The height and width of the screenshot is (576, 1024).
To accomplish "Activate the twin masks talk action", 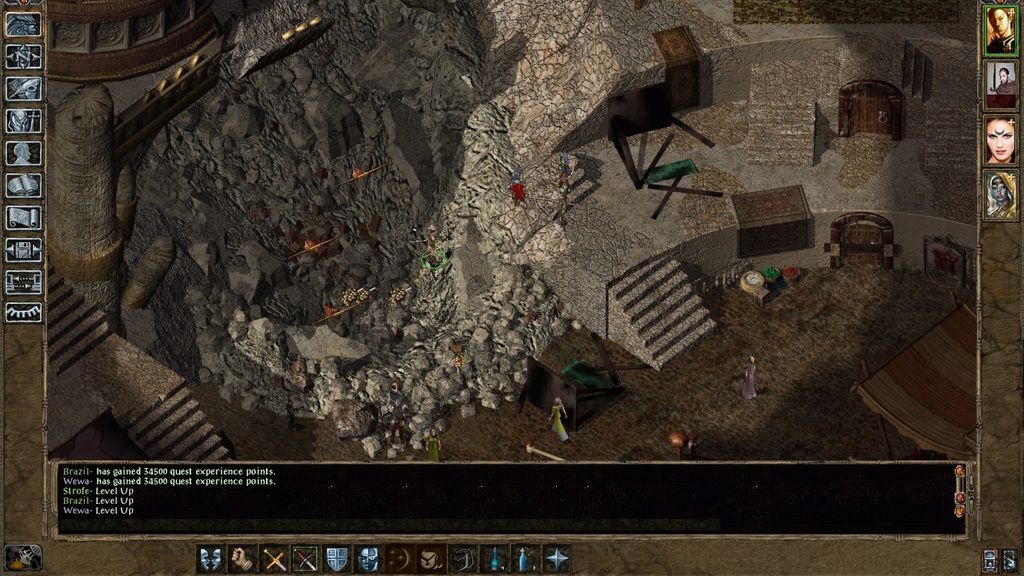I will [x=211, y=559].
